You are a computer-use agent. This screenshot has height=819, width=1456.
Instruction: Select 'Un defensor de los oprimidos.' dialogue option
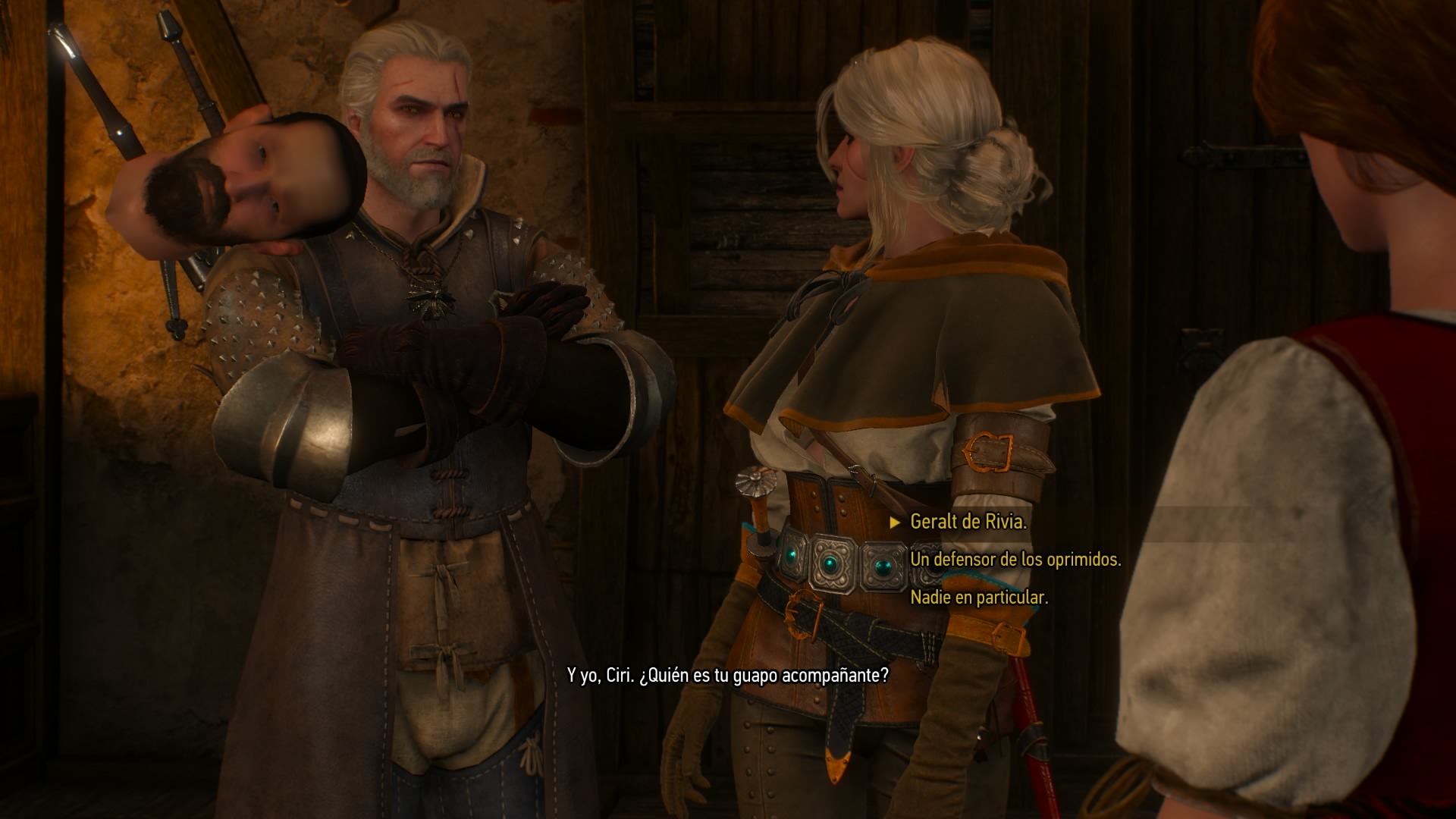point(1015,560)
